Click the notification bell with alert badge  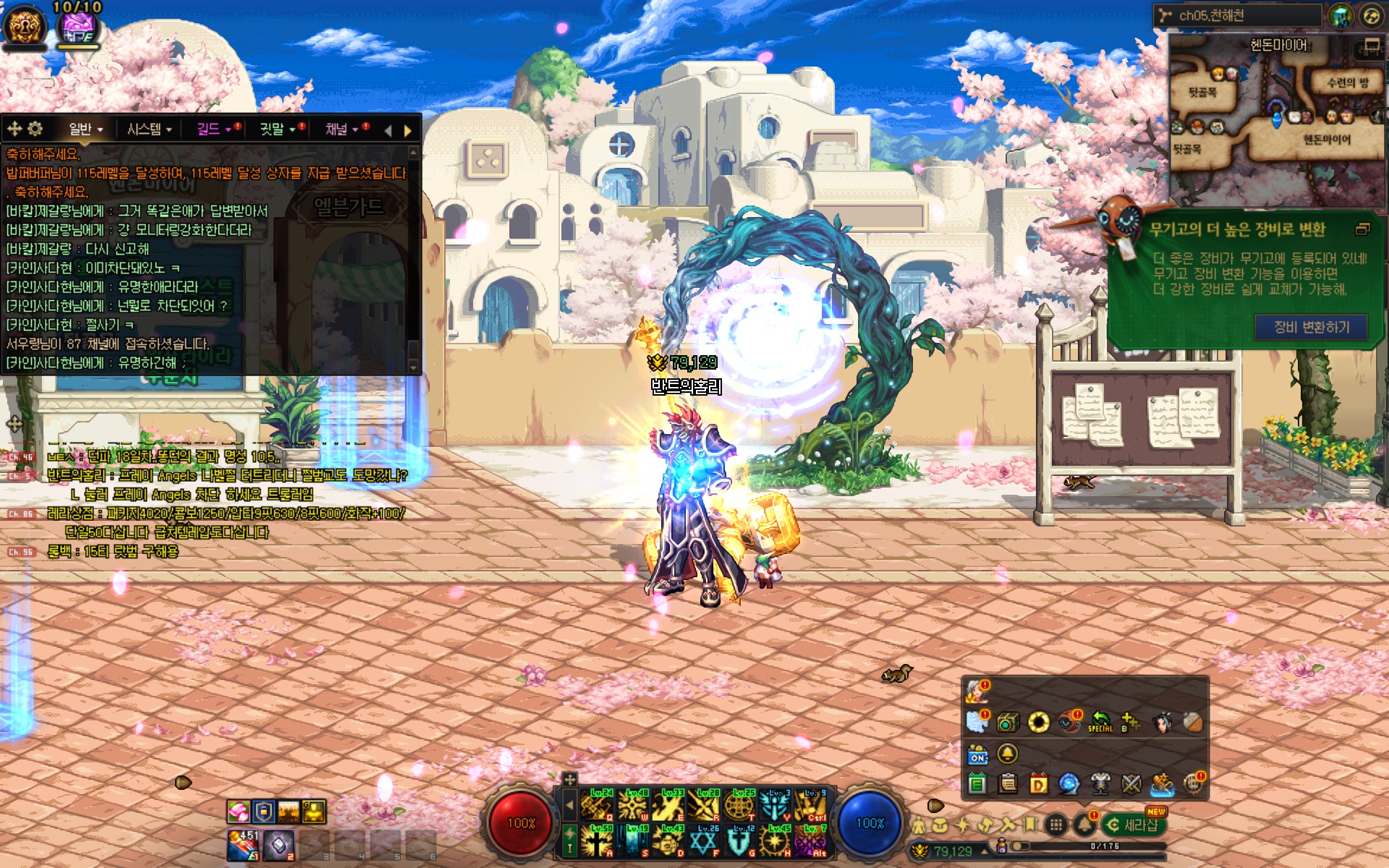click(x=1084, y=824)
